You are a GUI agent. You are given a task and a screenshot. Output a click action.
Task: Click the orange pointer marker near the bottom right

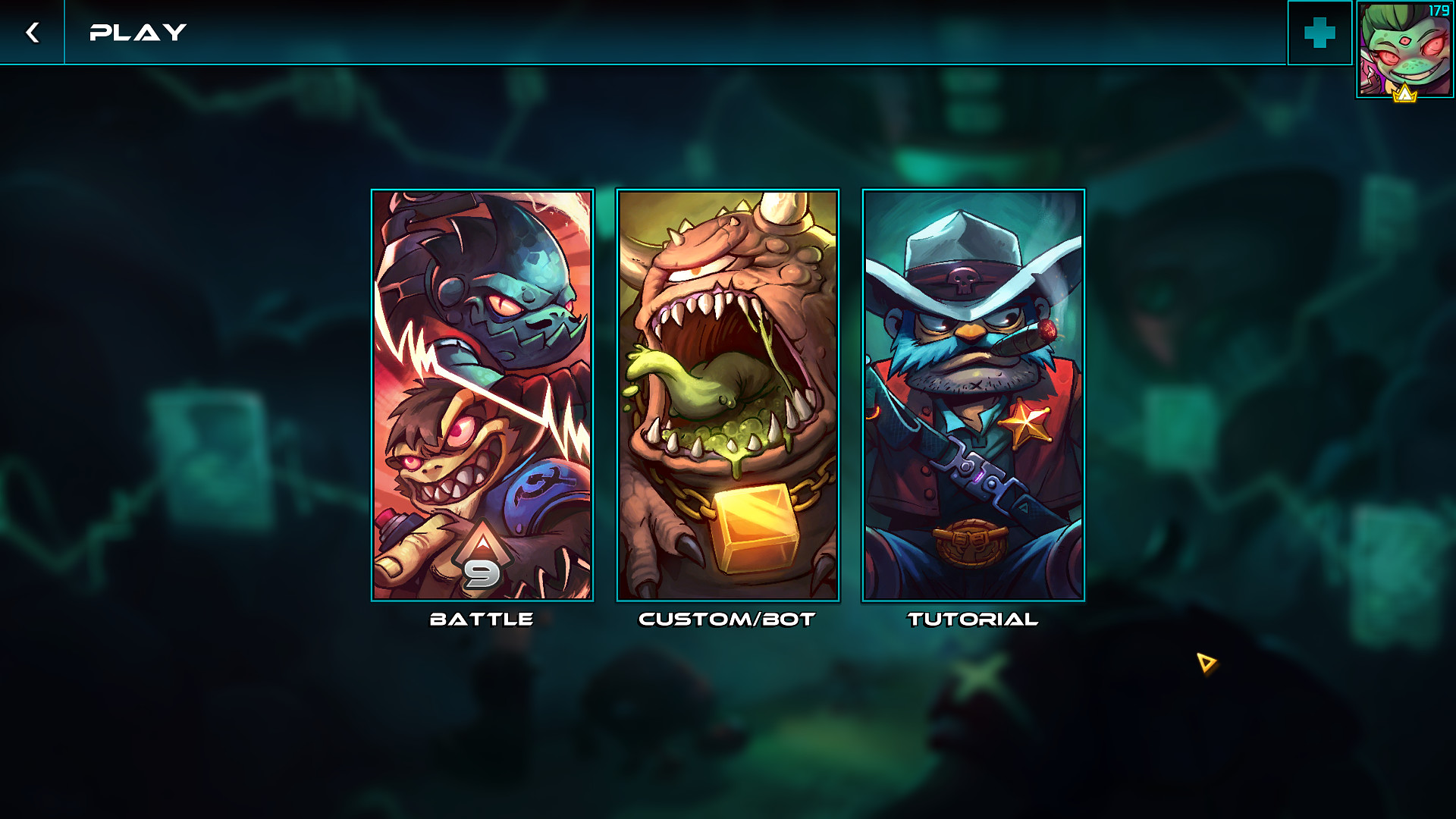click(x=1207, y=664)
